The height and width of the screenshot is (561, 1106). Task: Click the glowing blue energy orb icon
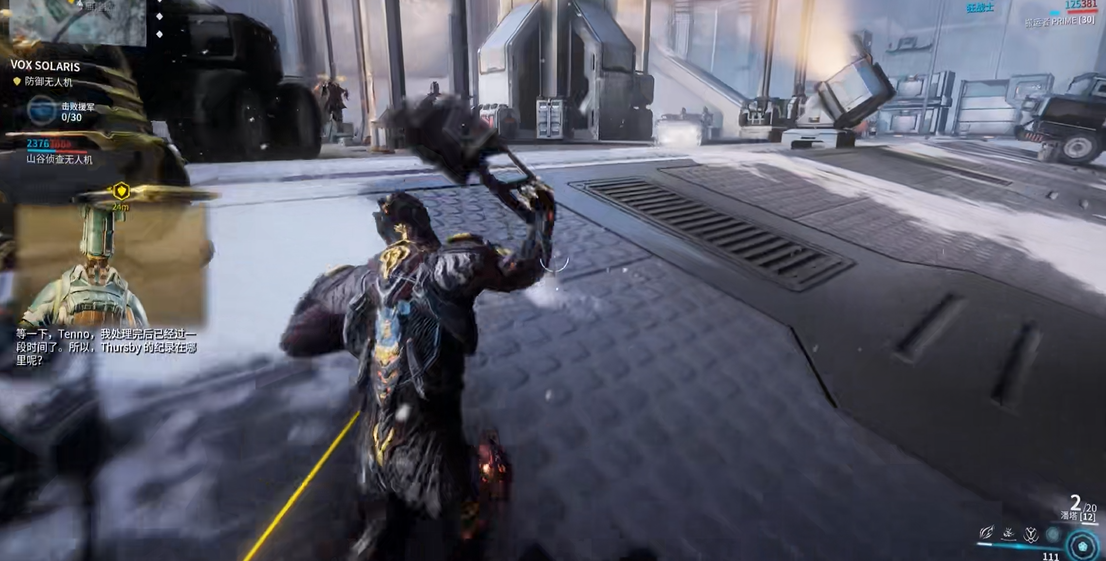point(1083,546)
